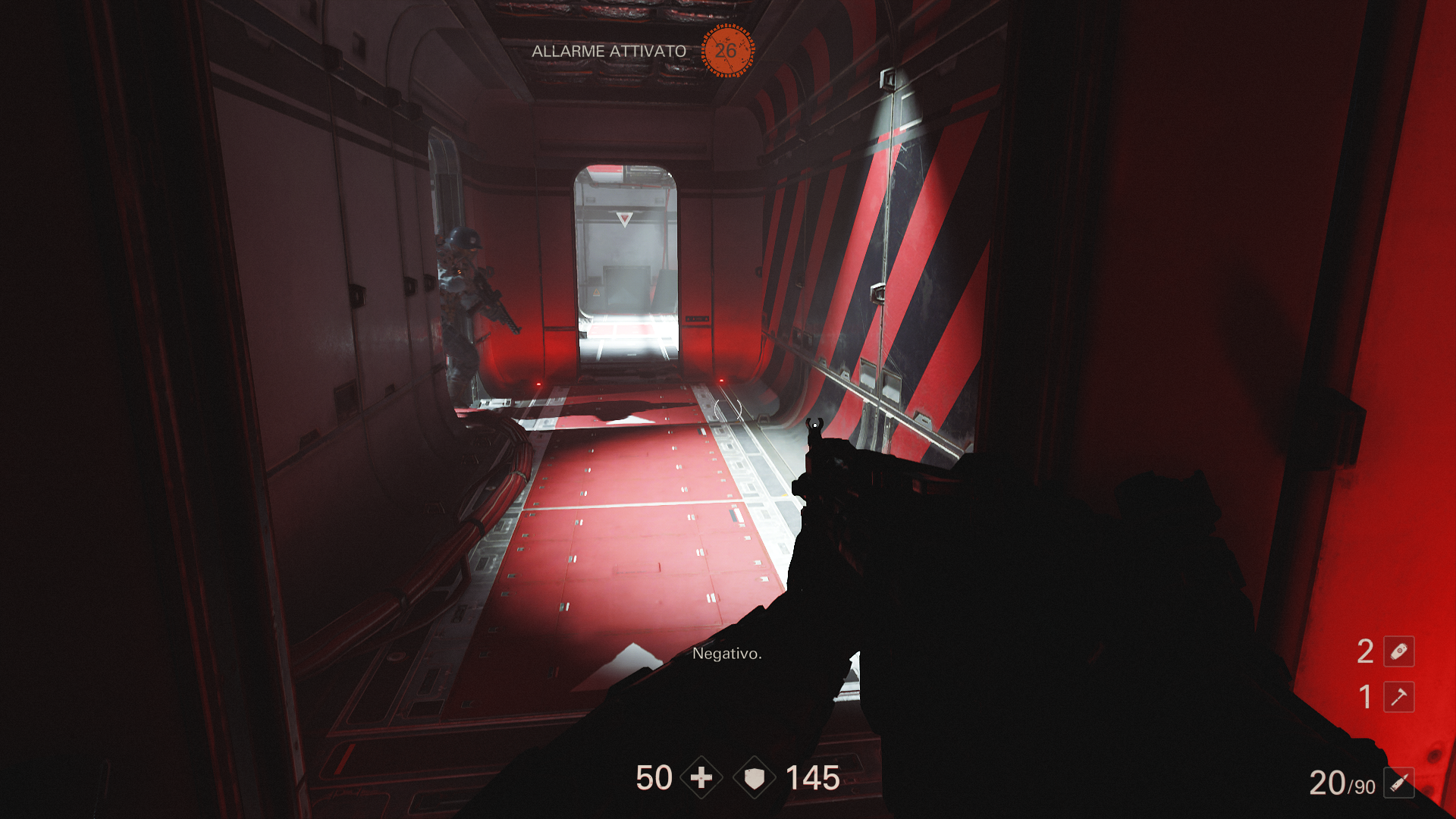
Task: Click the red triangle objective marker
Action: pos(624,219)
